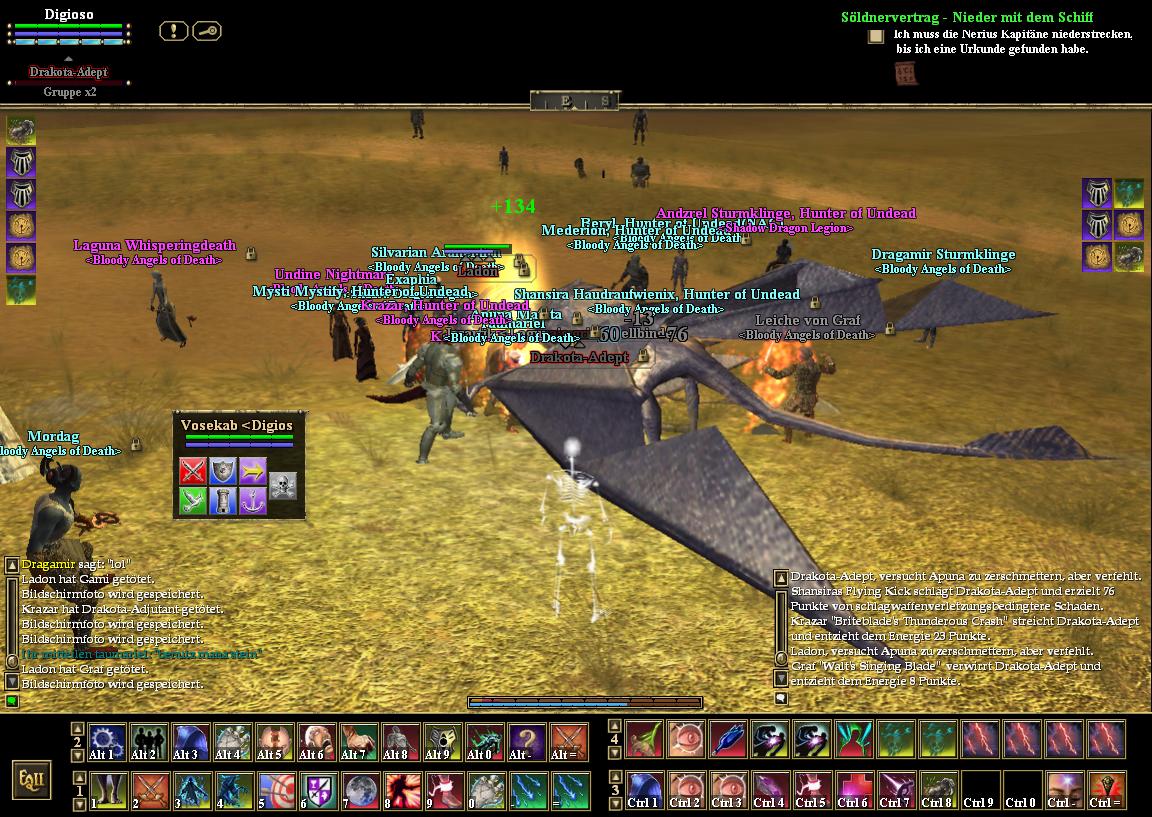Click the pet attack crossed-swords button

click(x=193, y=471)
